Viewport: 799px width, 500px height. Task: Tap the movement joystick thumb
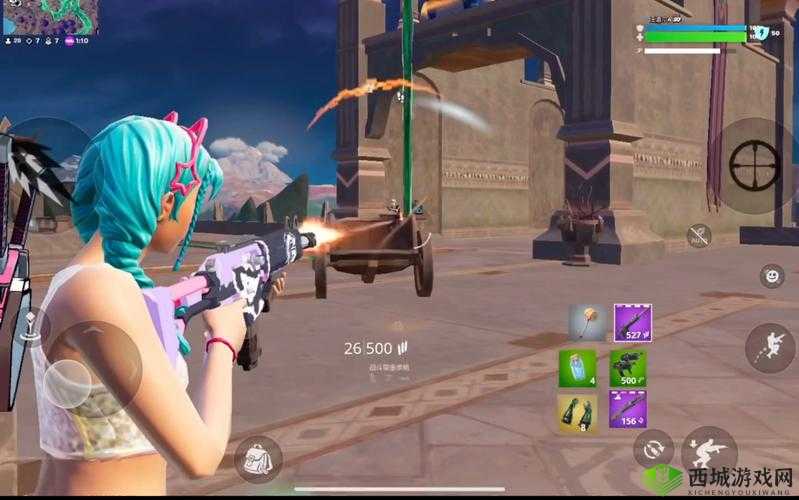point(68,382)
